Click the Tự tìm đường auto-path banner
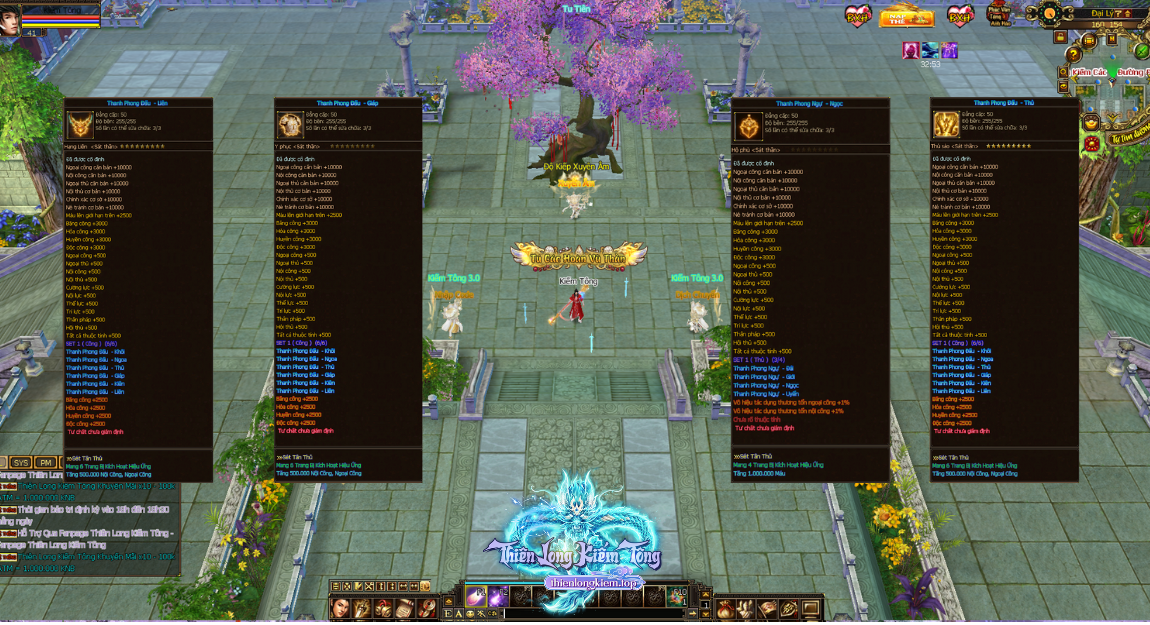The height and width of the screenshot is (625, 1150). pos(1129,140)
